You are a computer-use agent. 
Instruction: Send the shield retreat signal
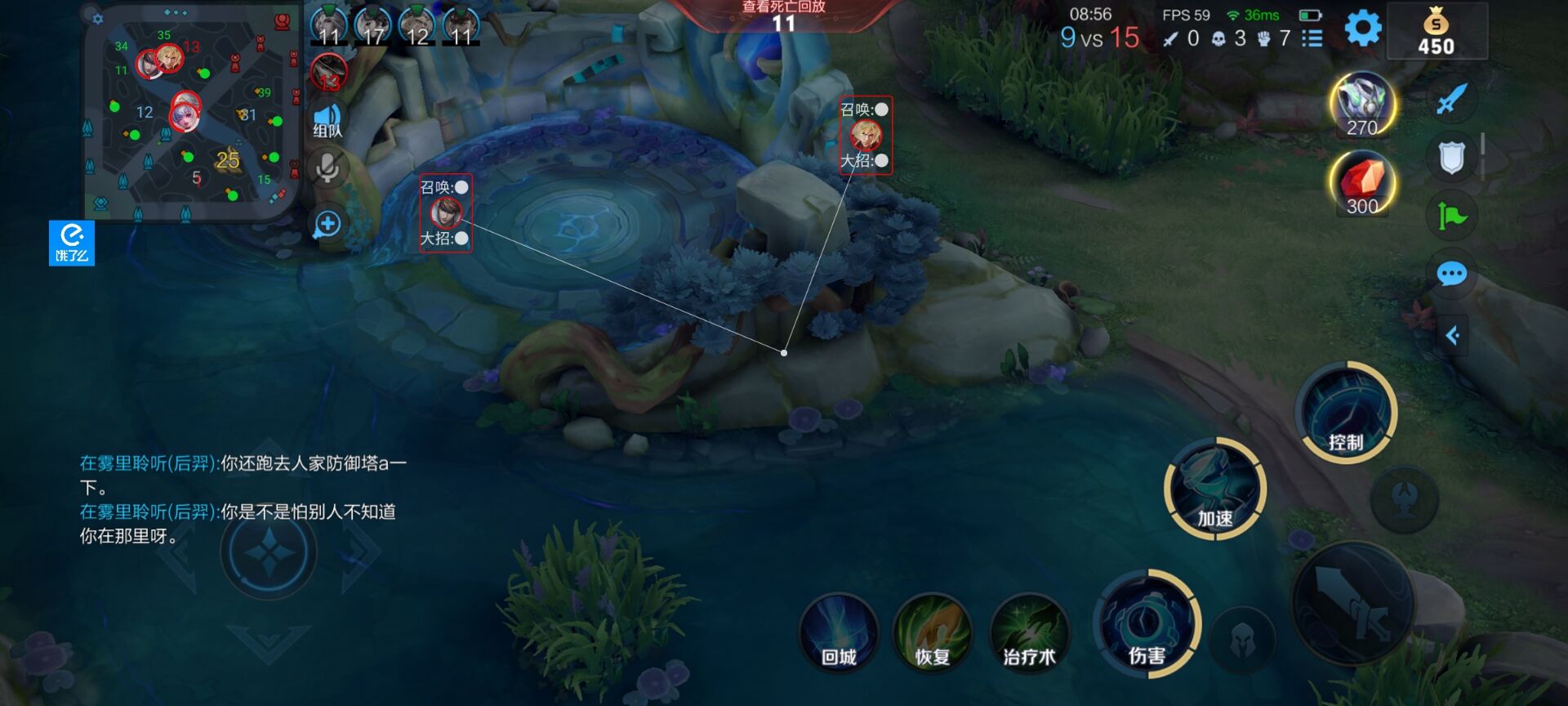click(x=1451, y=158)
